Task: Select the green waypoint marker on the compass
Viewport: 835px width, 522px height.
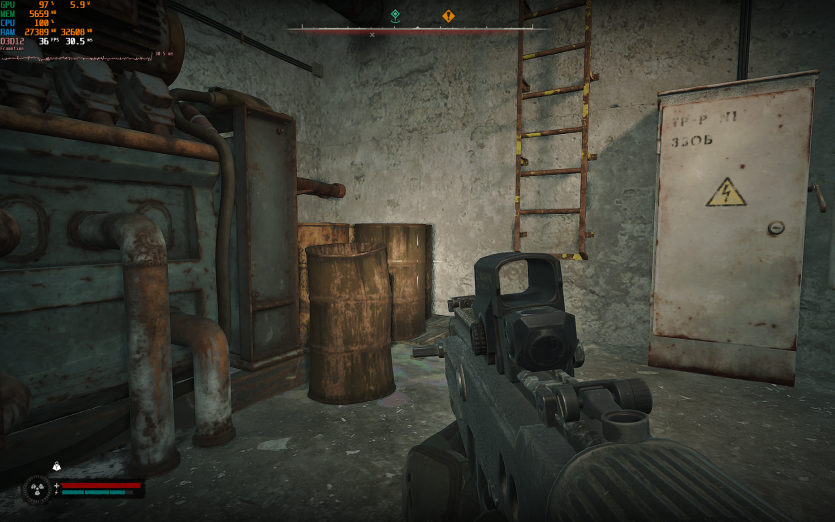Action: 395,16
